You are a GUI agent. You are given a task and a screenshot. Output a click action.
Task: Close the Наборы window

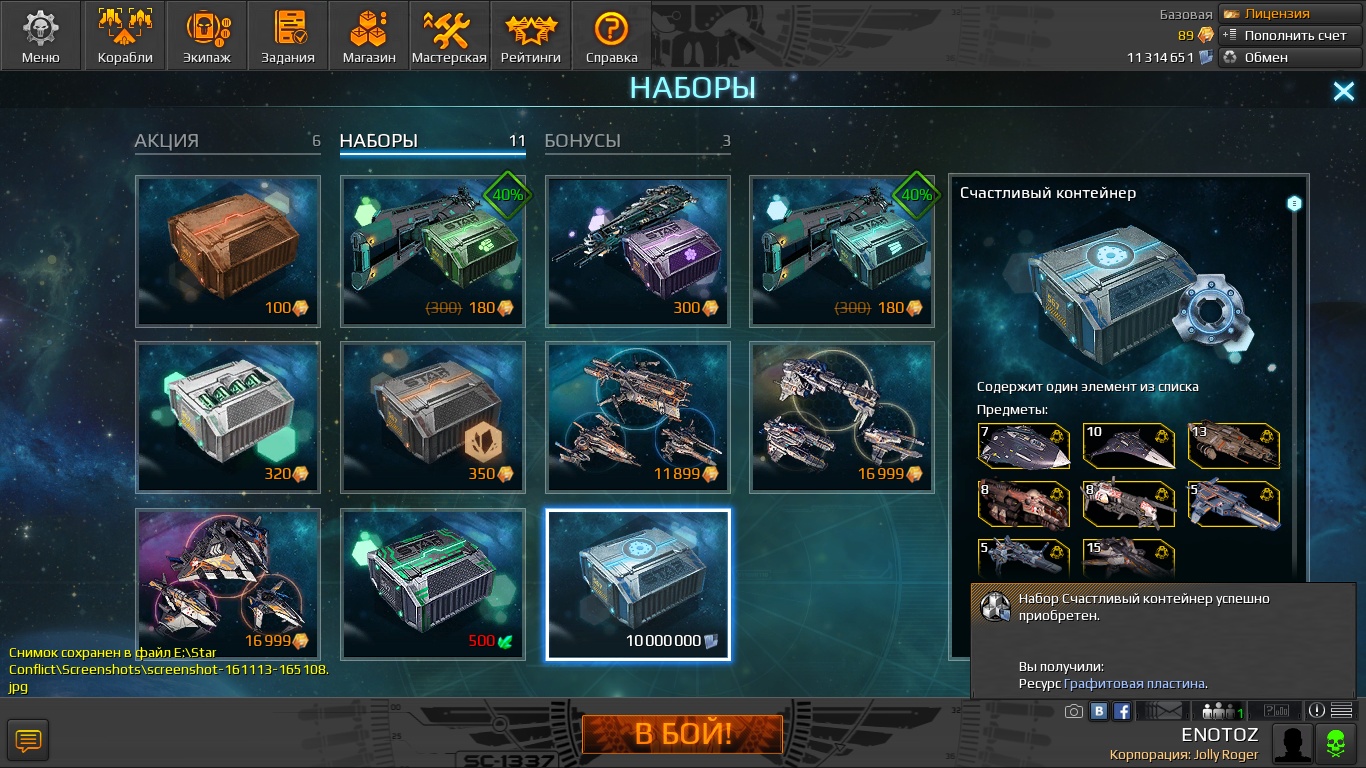(1343, 92)
